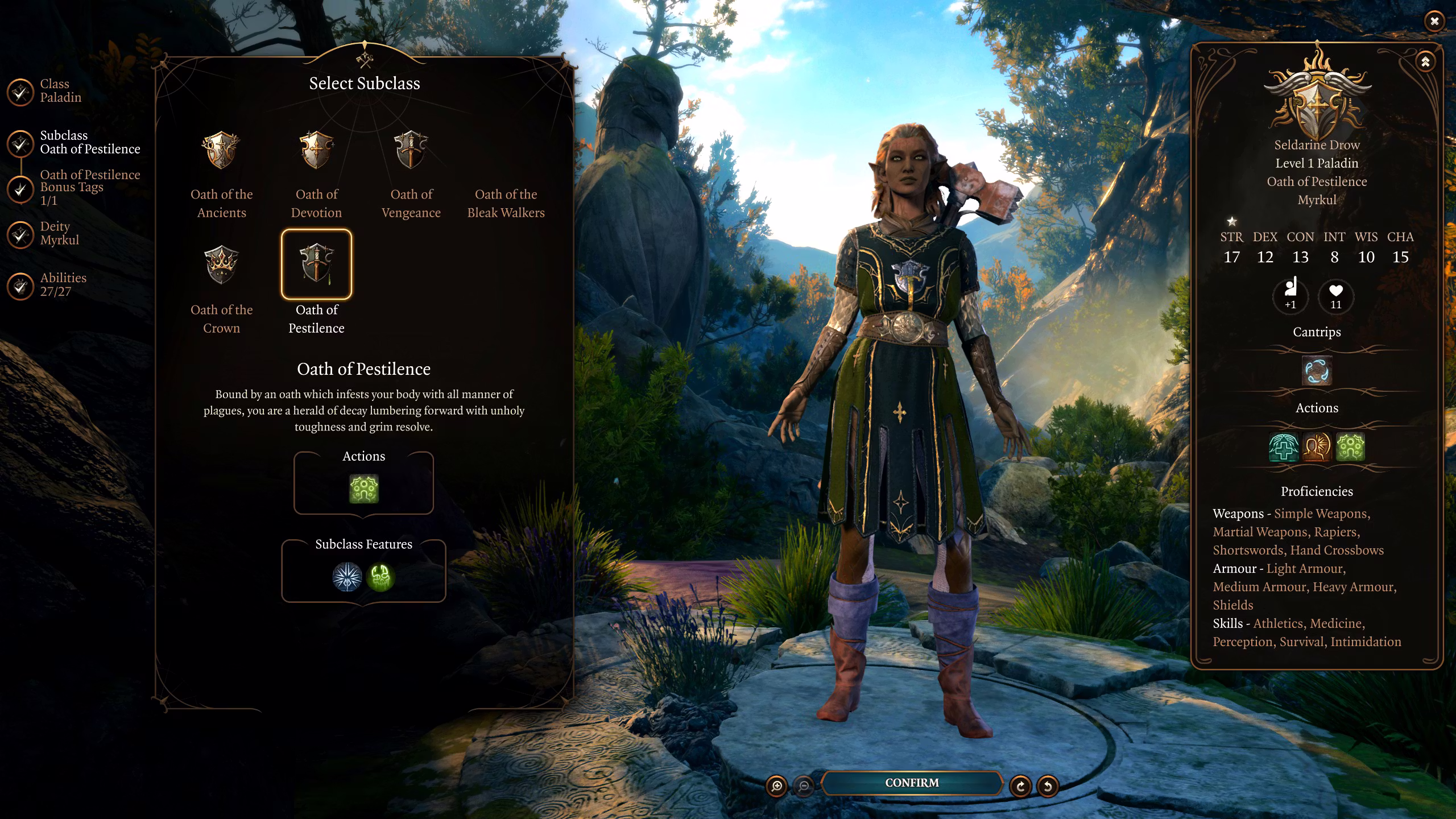The image size is (1456, 819).
Task: Zoom out the character preview
Action: click(x=804, y=787)
